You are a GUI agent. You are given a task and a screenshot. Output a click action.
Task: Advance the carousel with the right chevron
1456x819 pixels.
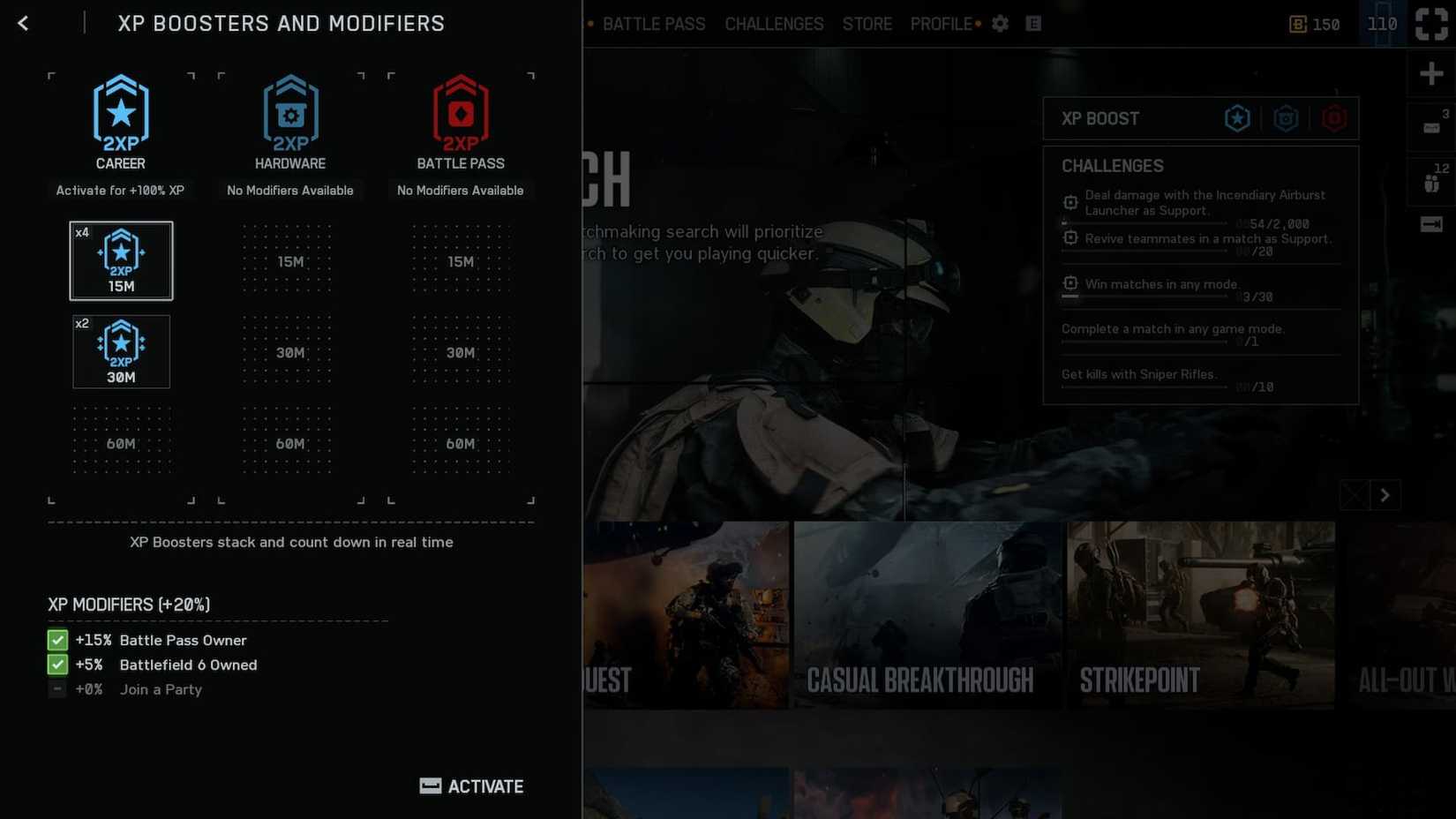(x=1385, y=495)
